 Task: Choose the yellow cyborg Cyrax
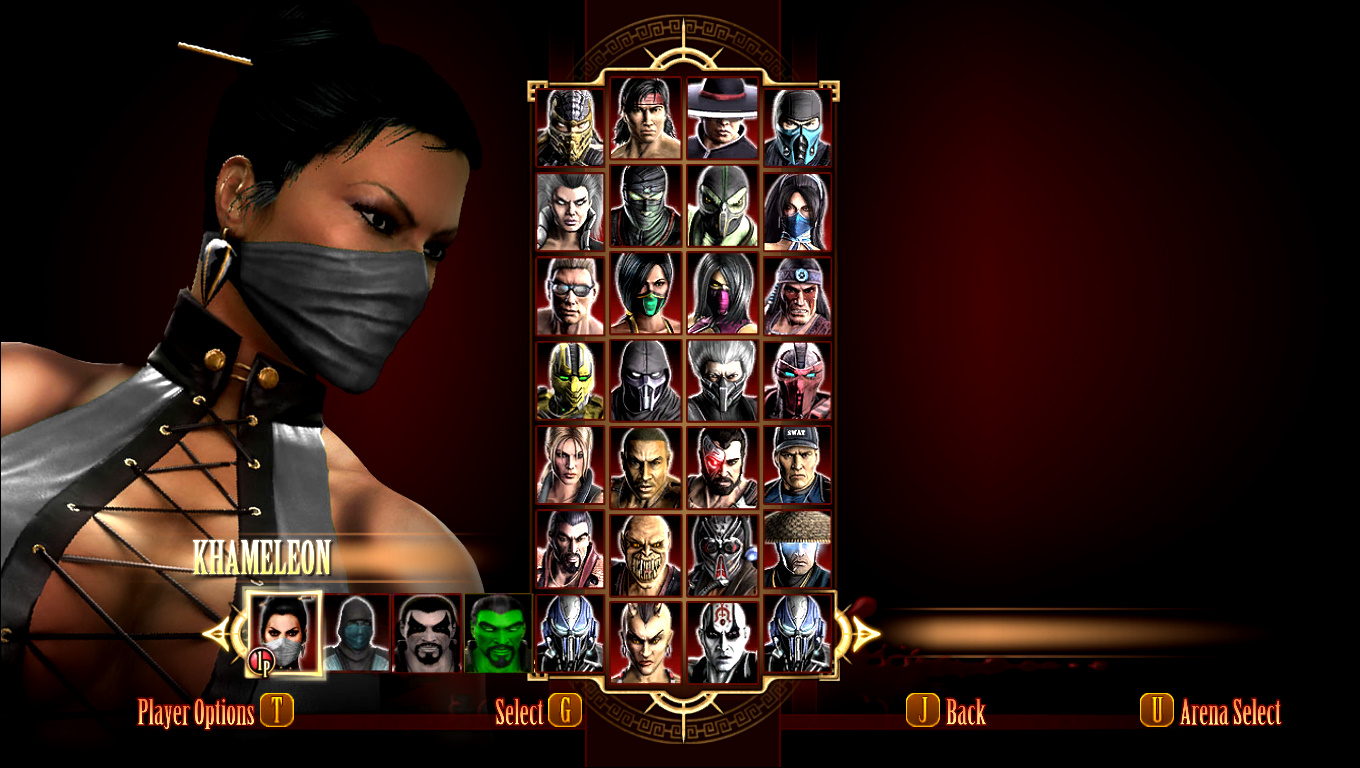(x=570, y=380)
